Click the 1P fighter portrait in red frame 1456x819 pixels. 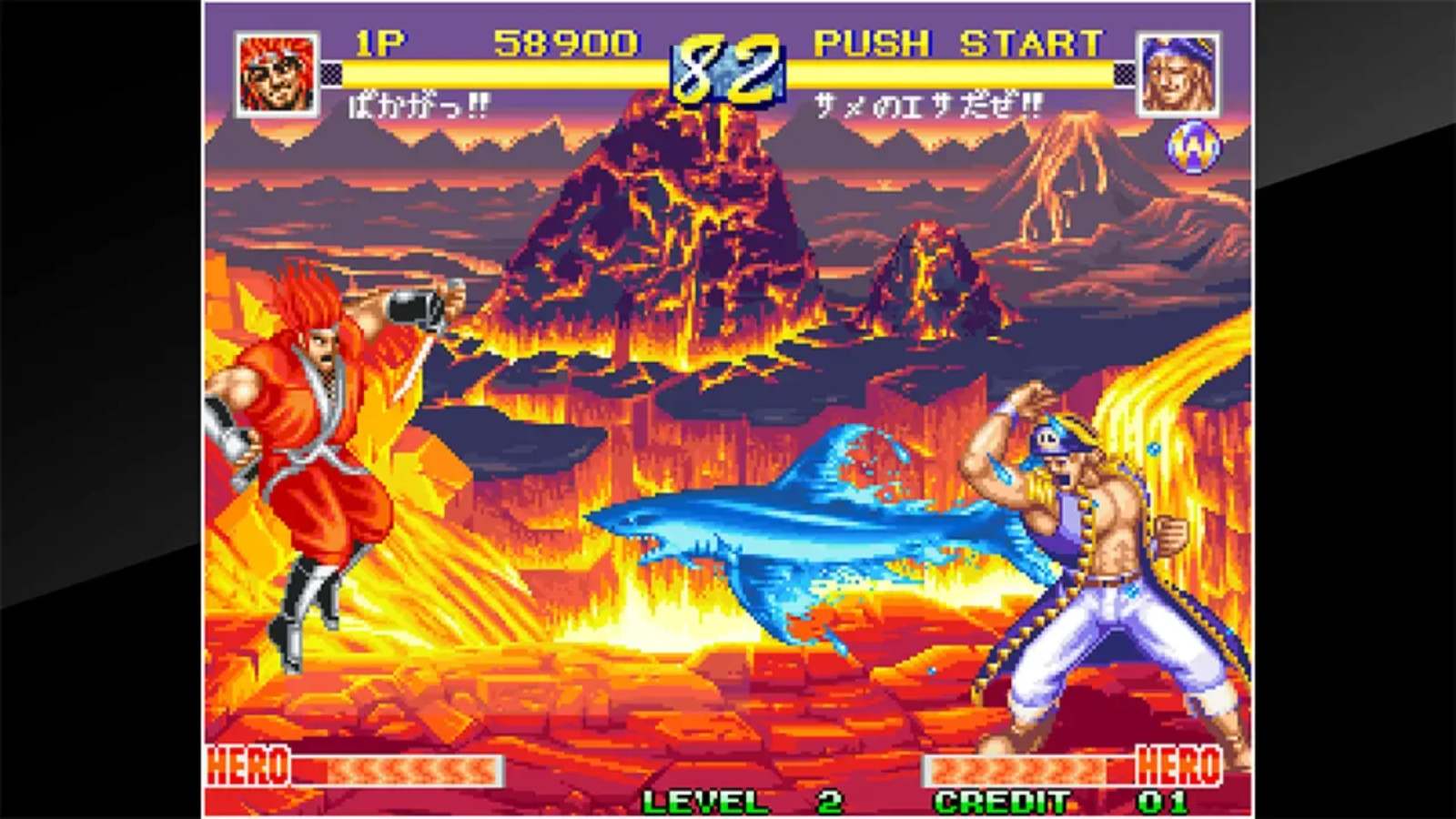point(275,70)
